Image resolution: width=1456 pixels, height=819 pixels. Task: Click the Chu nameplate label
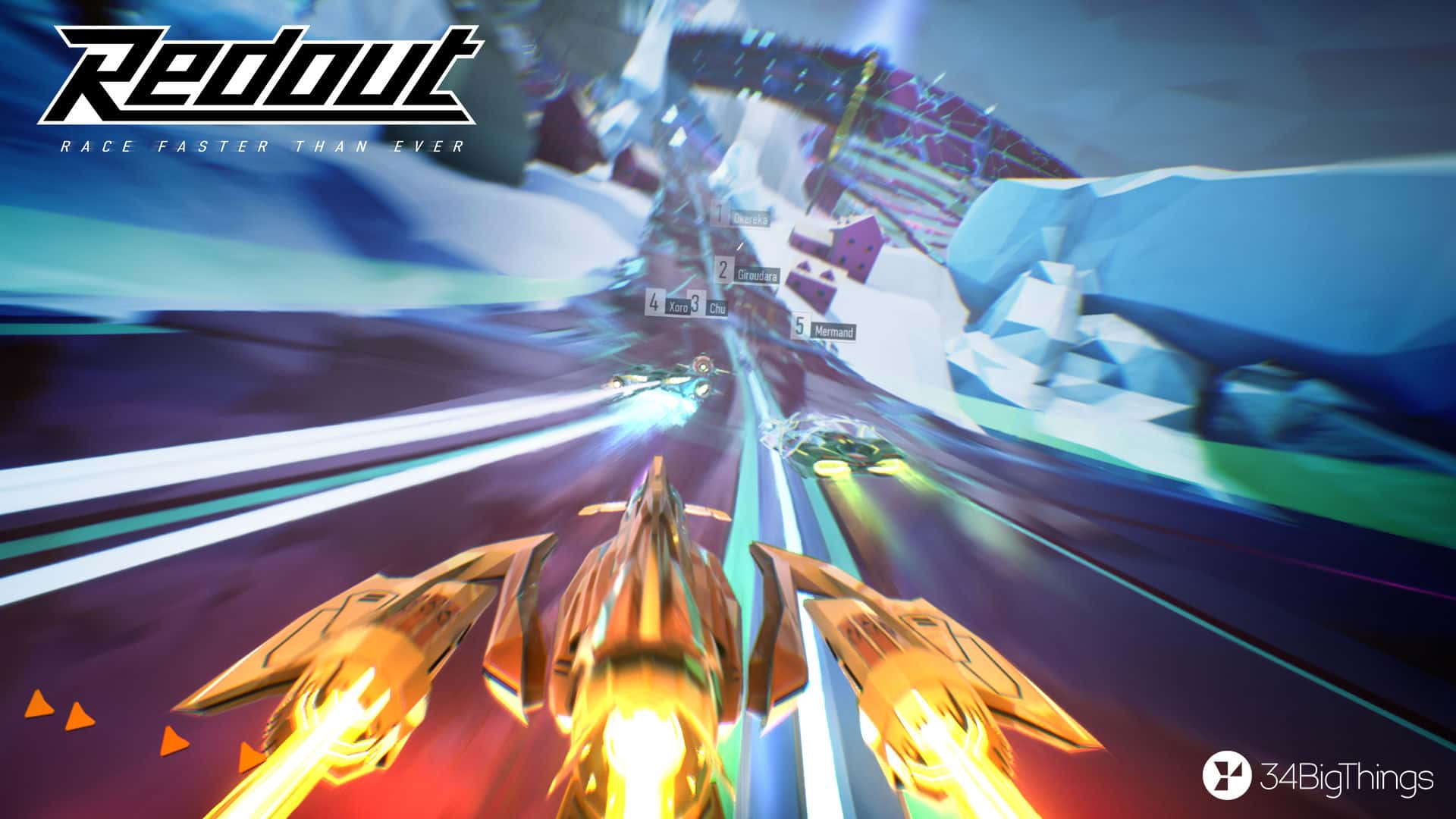pyautogui.click(x=718, y=309)
